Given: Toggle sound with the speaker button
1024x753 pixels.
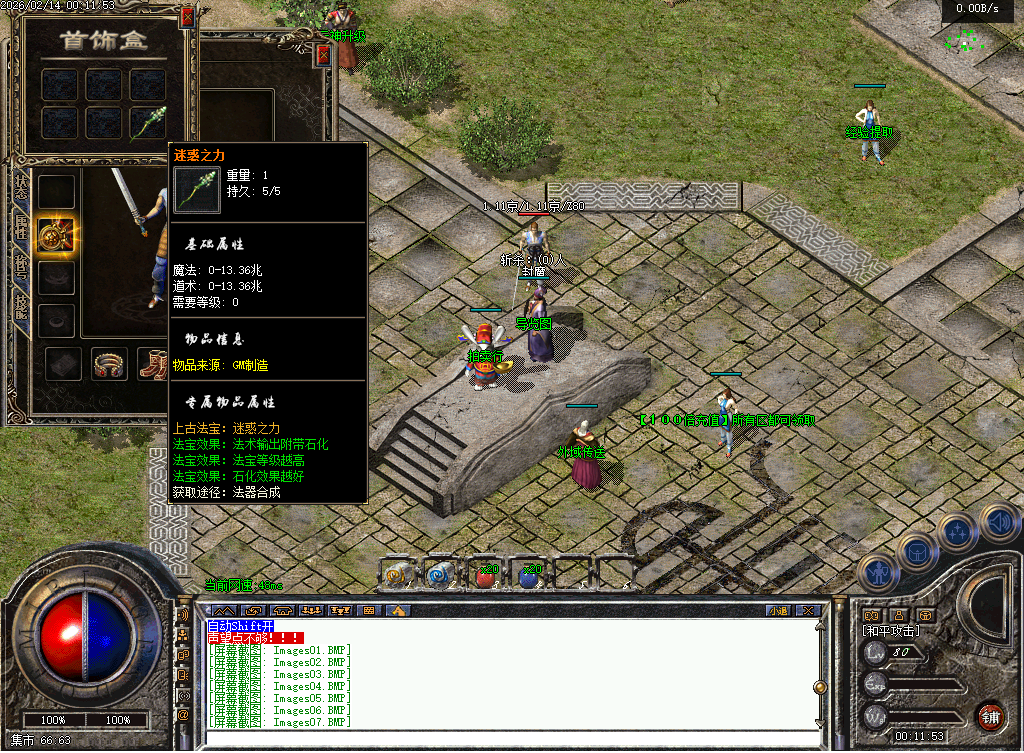Looking at the screenshot, I should pyautogui.click(x=996, y=520).
